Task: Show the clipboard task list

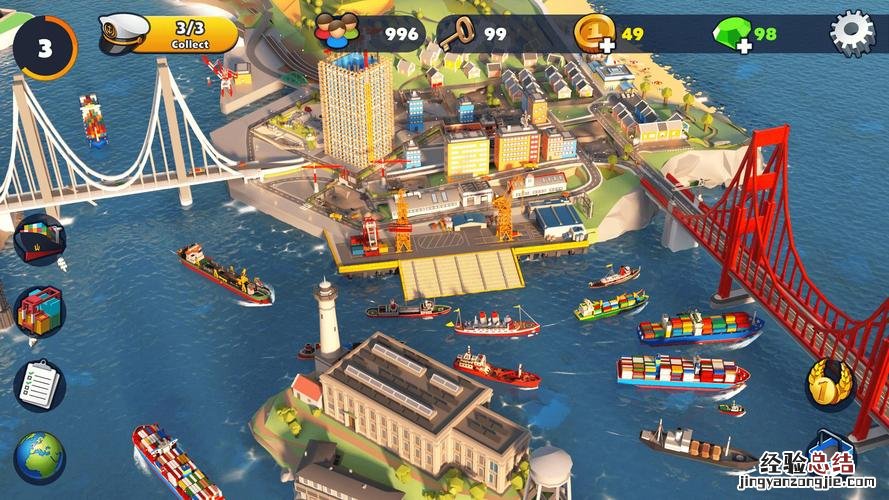Action: [40, 385]
